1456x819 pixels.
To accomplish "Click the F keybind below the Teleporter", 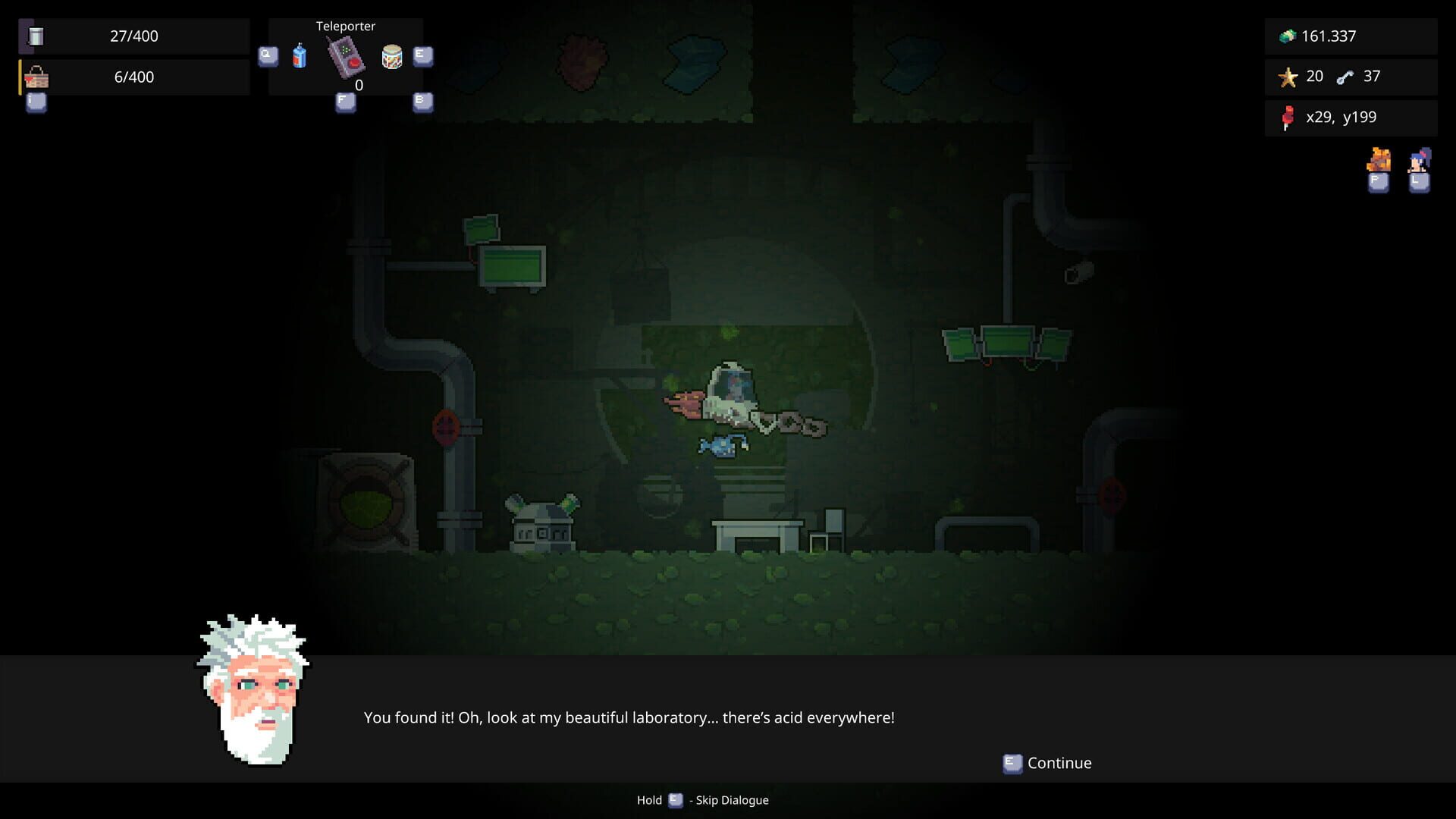I will point(345,101).
